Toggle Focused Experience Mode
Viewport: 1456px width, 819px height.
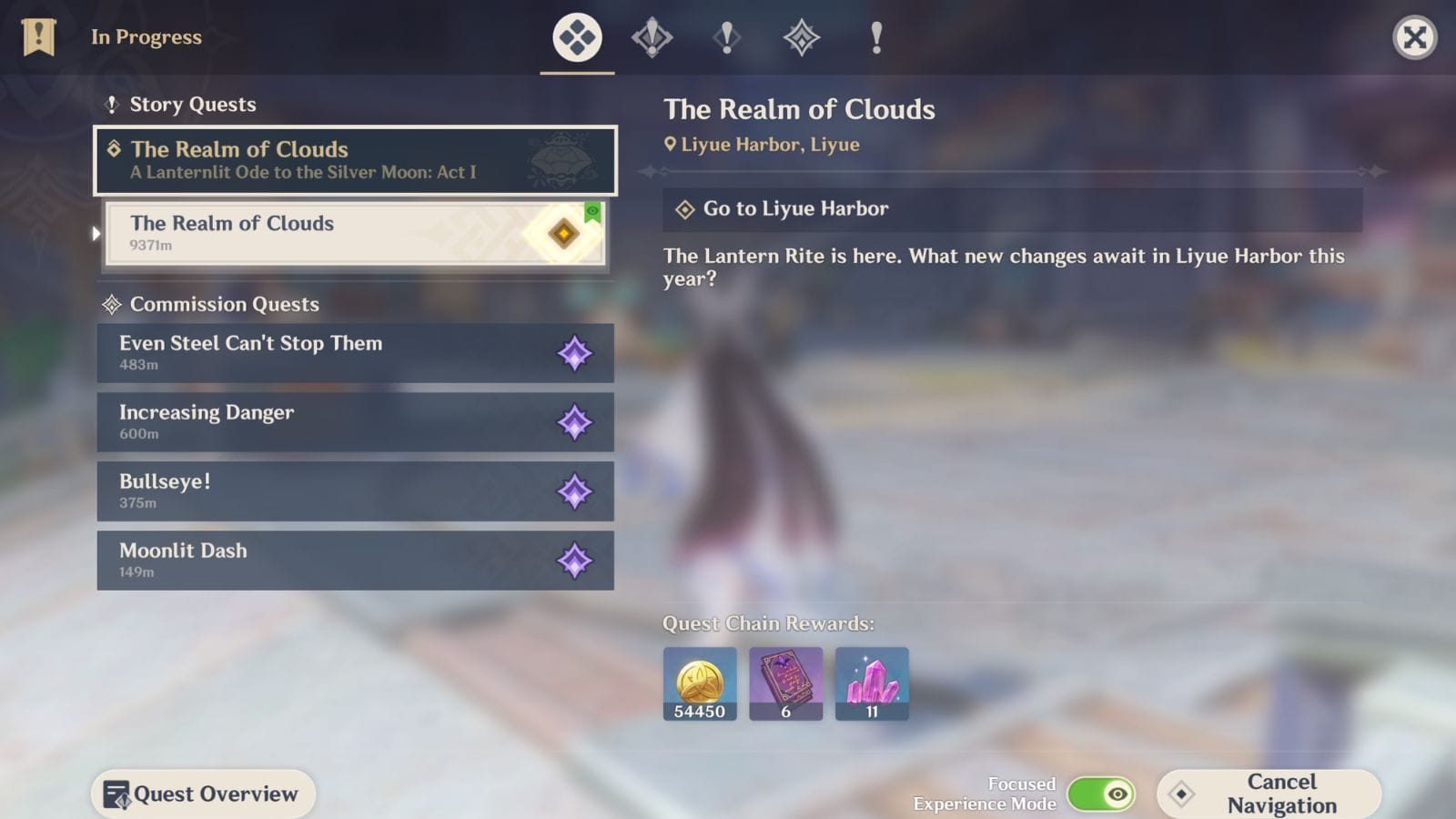point(1100,794)
